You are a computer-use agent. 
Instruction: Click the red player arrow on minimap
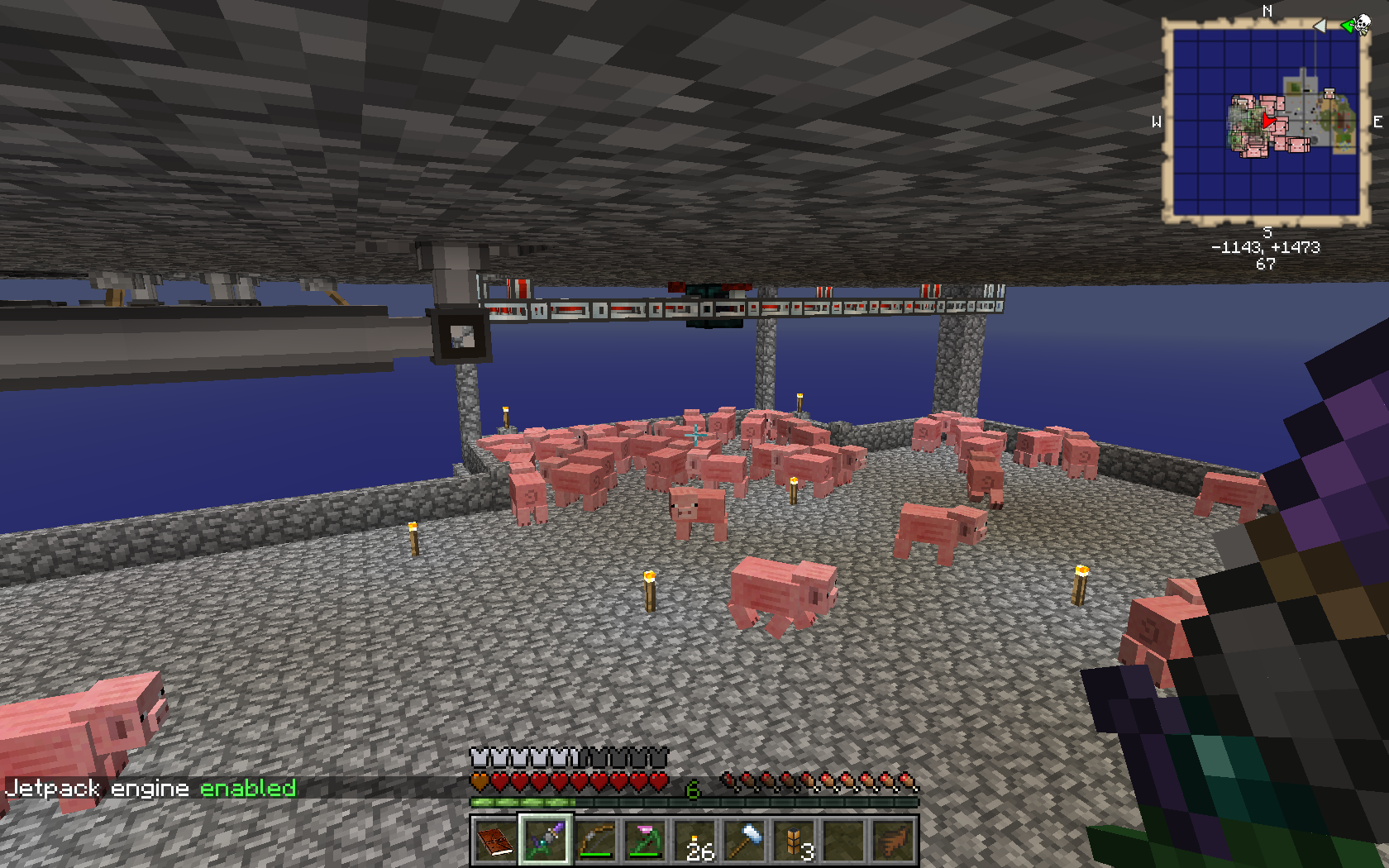coord(1267,122)
